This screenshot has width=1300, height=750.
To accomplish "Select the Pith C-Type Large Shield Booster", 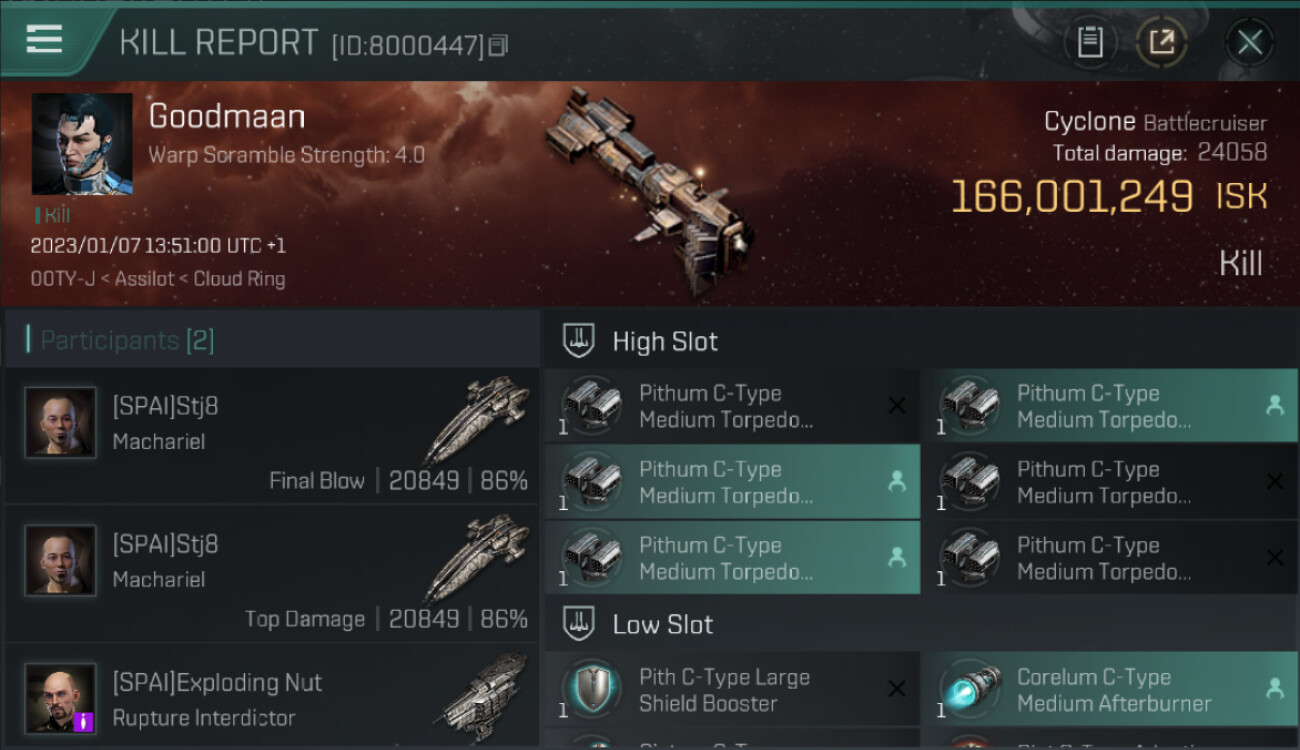I will [732, 690].
